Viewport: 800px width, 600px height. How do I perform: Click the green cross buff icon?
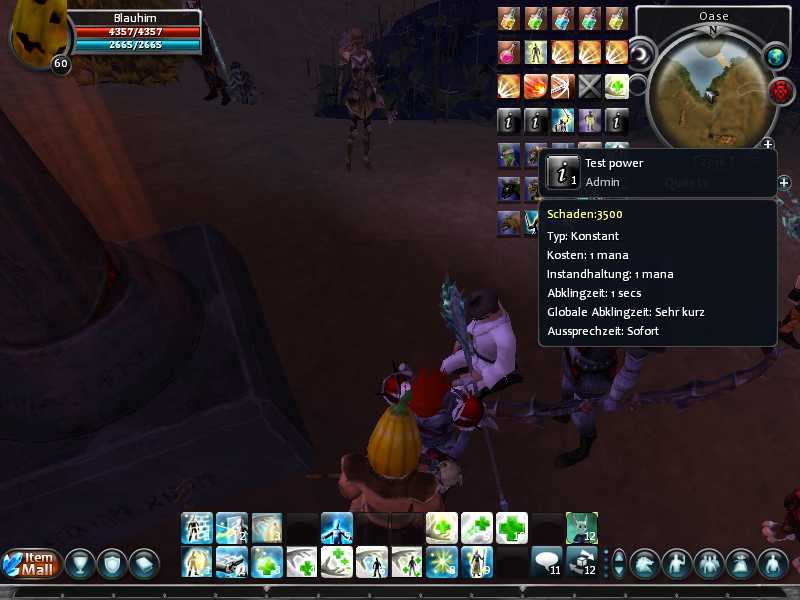click(x=617, y=87)
